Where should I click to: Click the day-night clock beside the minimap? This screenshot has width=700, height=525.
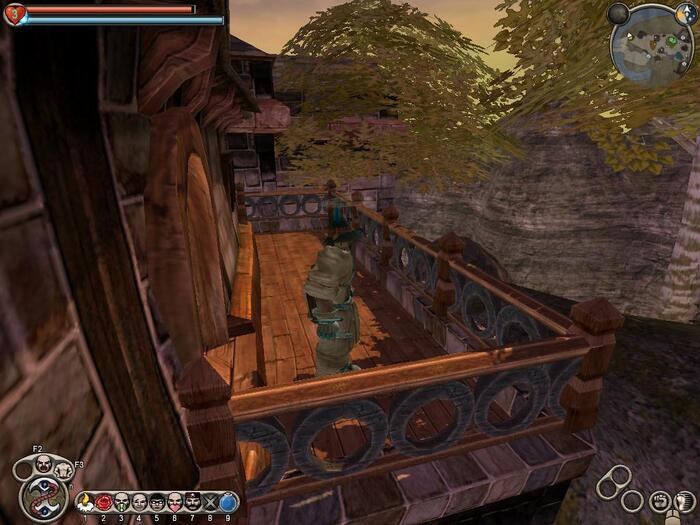pyautogui.click(x=686, y=13)
